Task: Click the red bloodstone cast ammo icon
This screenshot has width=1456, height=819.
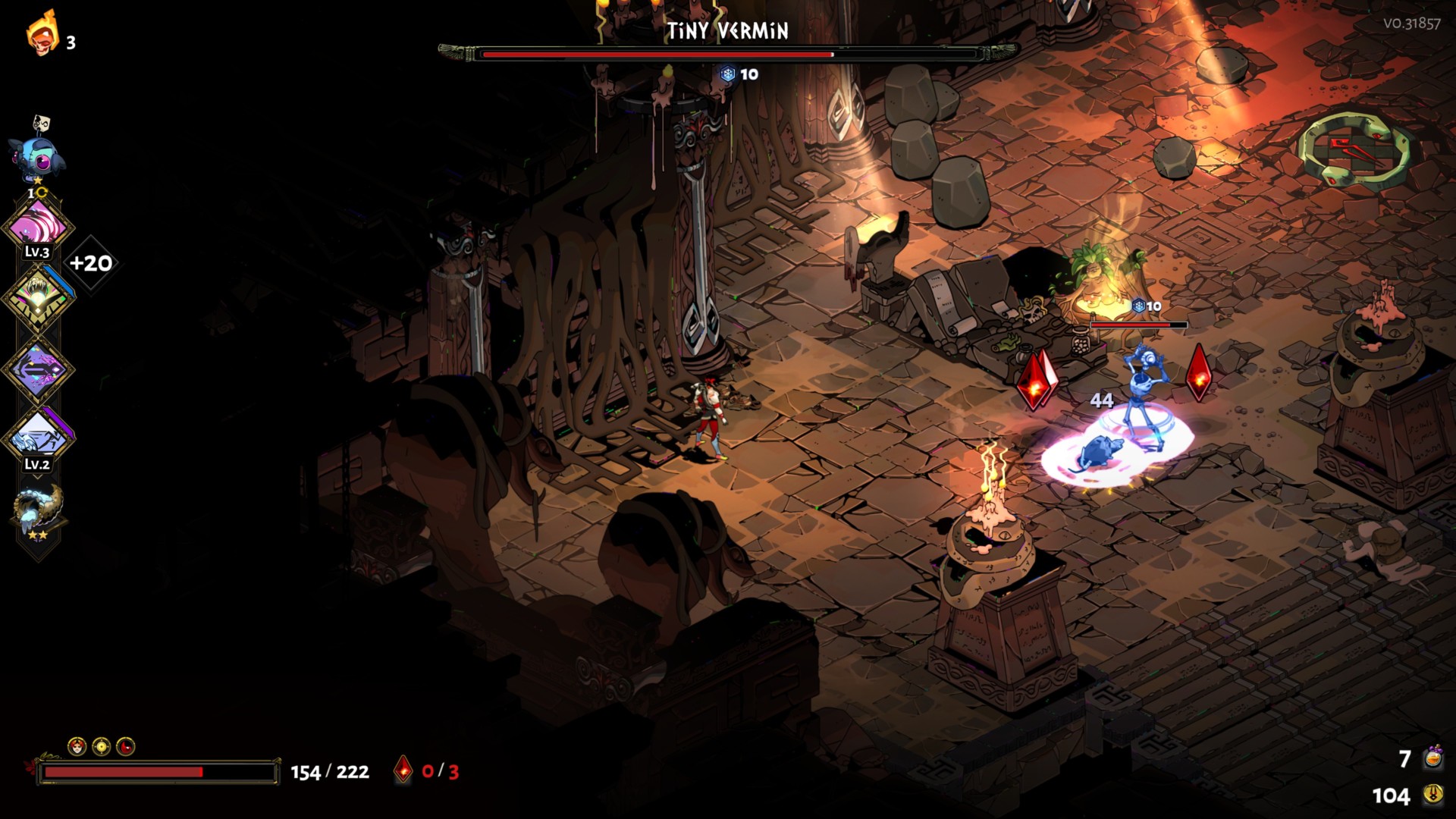Action: point(403,770)
